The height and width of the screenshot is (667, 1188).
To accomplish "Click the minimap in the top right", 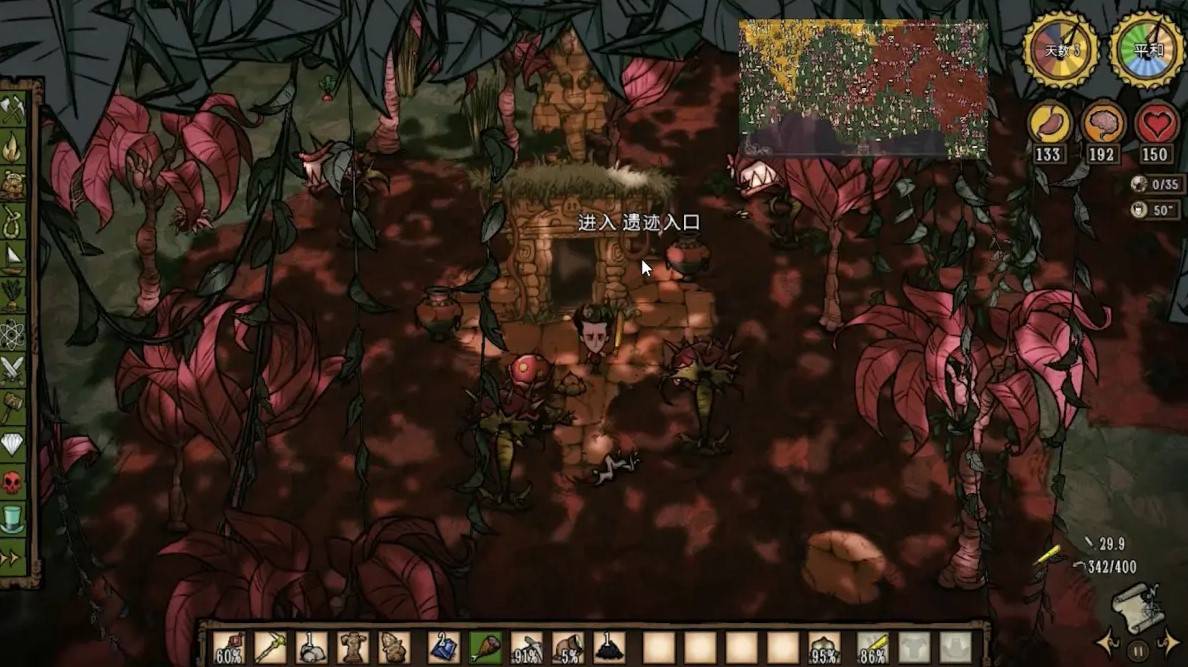I will (863, 88).
